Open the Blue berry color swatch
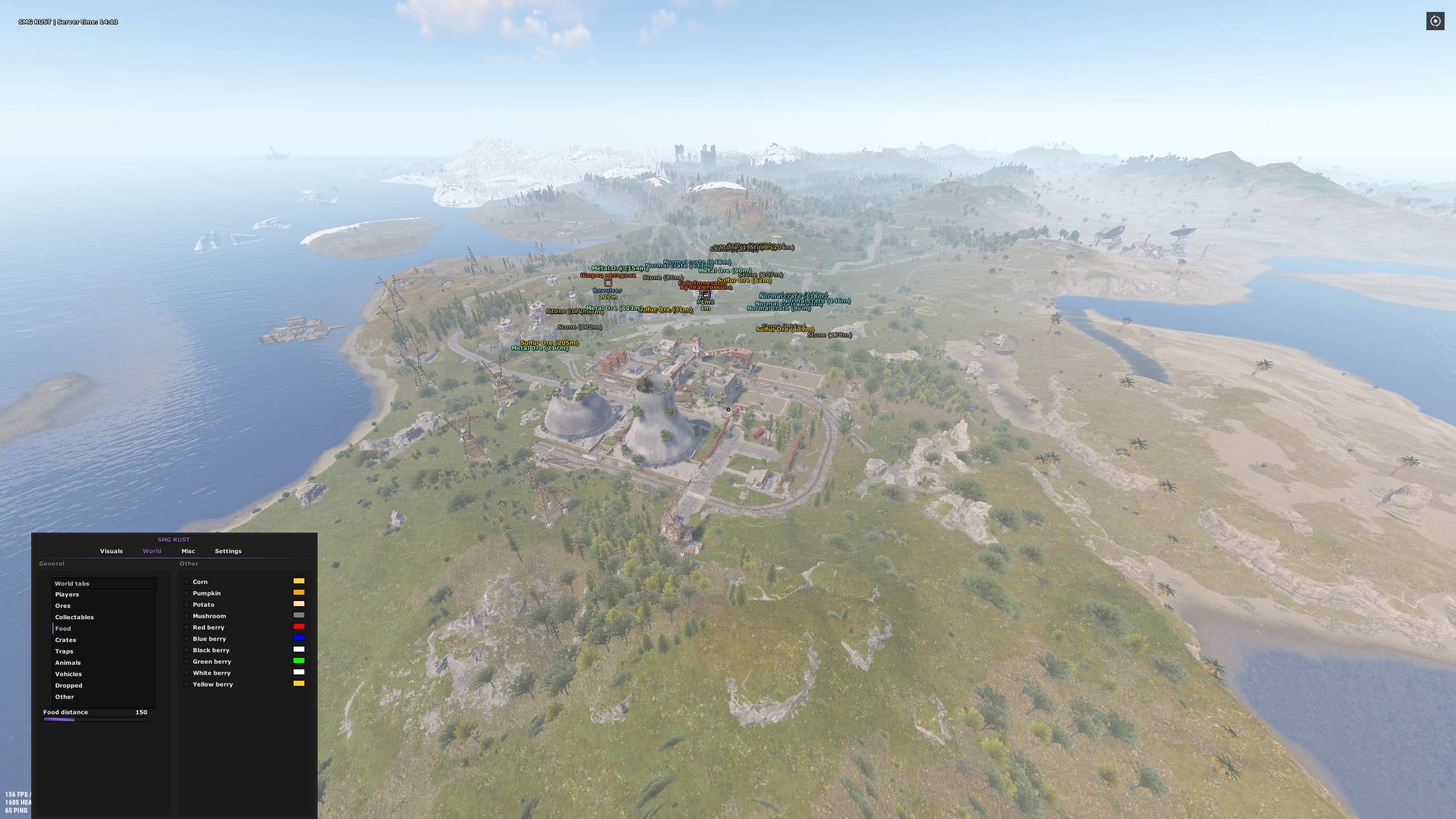Viewport: 1456px width, 819px height. 299,638
